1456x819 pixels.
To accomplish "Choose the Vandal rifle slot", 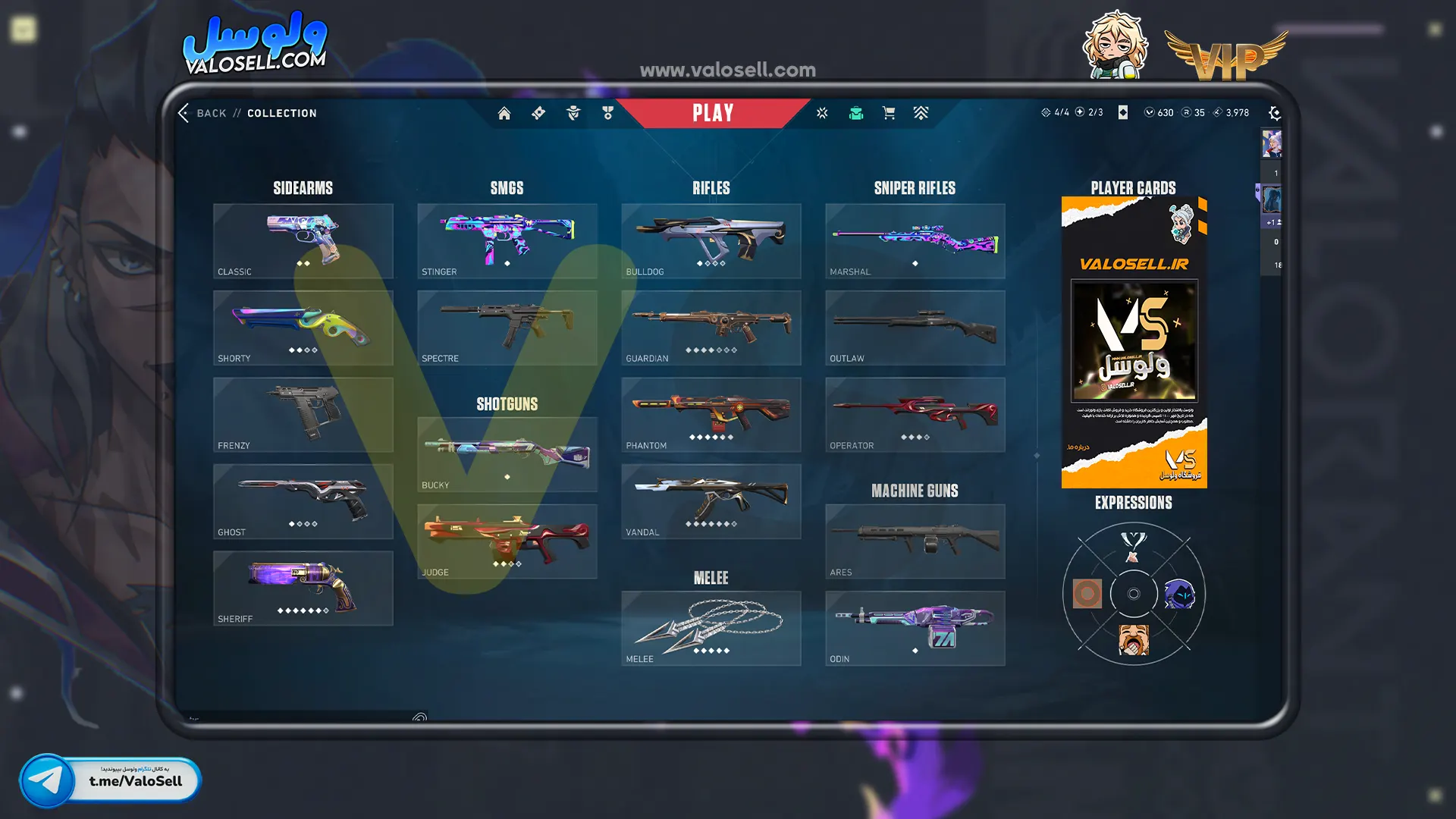I will 711,501.
